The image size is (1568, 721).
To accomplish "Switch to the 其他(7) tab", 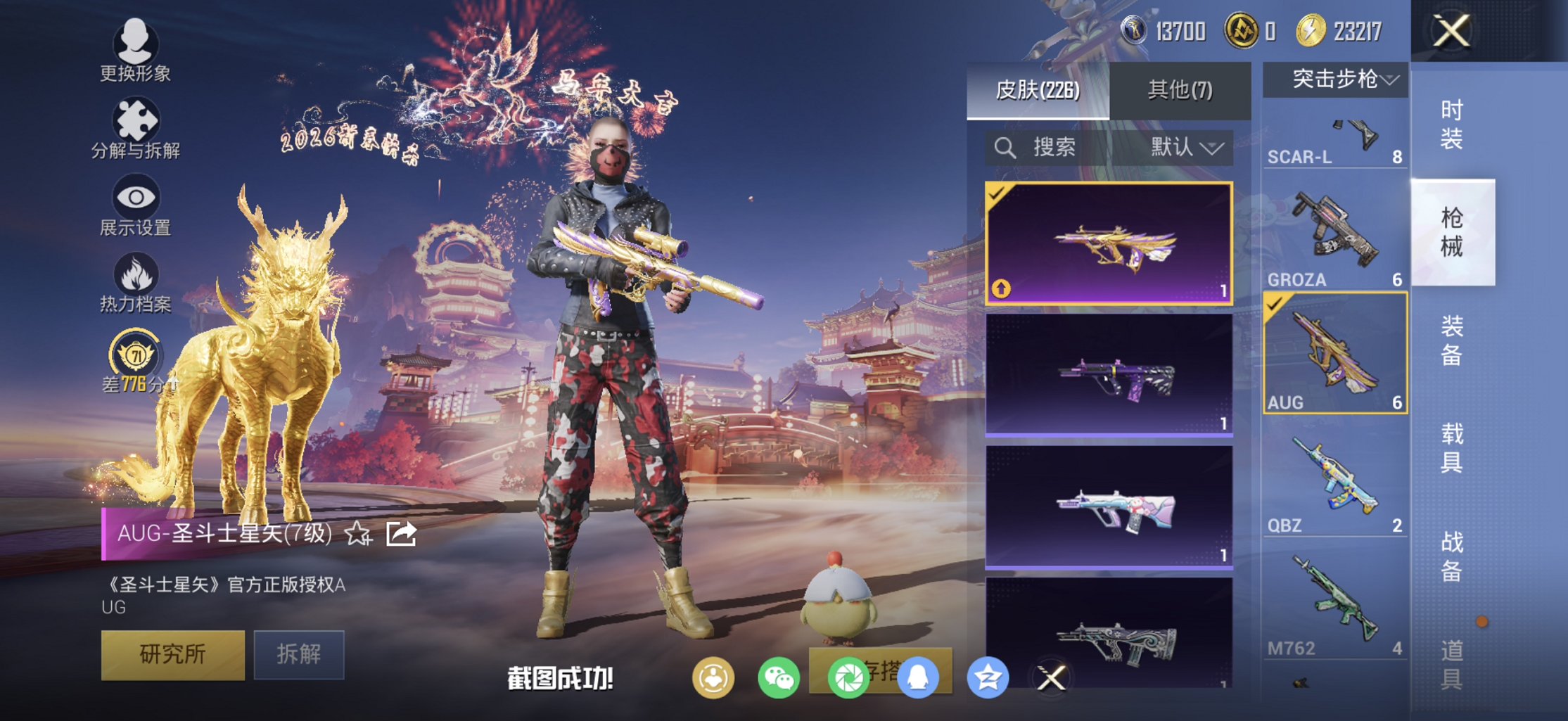I will coord(1180,90).
